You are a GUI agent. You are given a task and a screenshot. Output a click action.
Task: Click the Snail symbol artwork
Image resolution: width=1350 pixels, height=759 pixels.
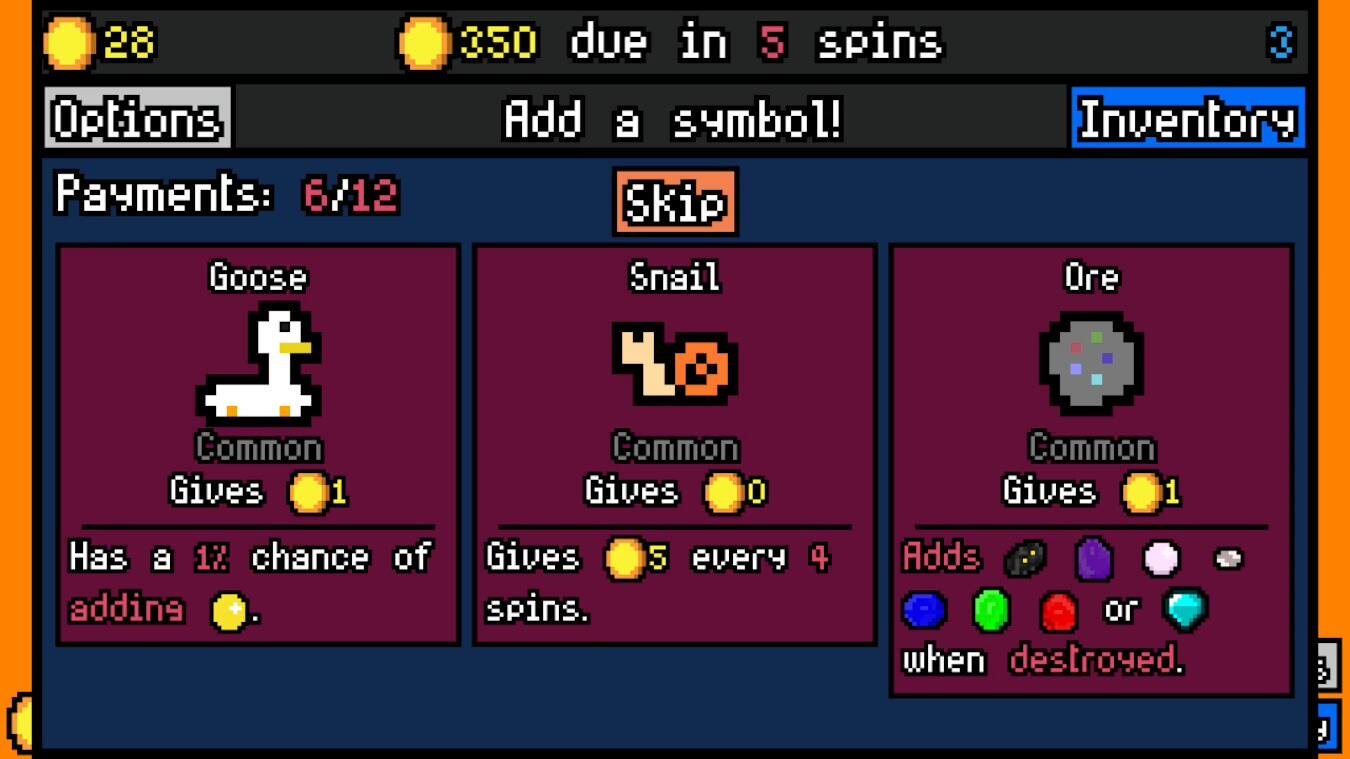coord(675,363)
